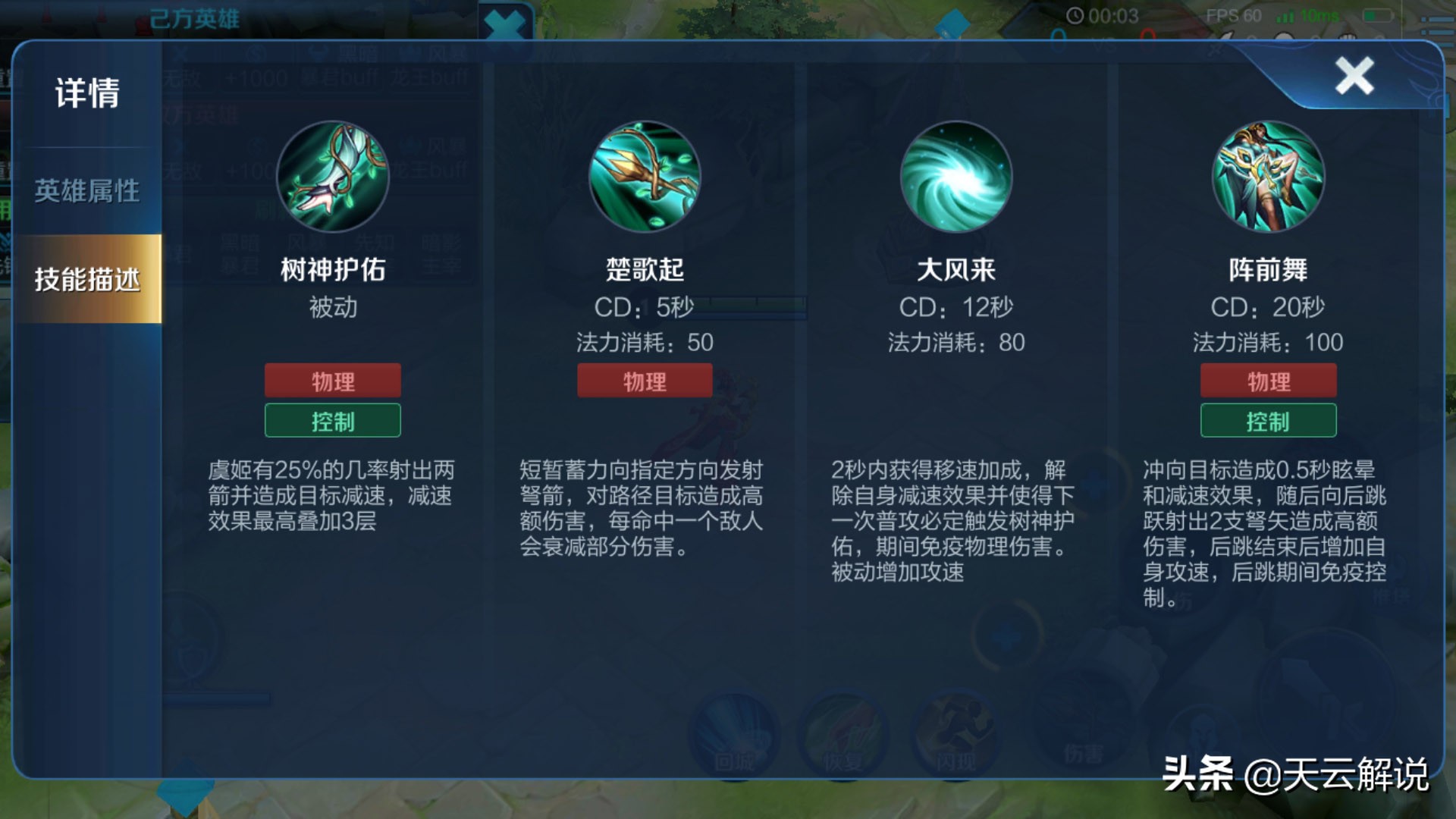Toggle the 控制 tag under 阵前舞
The width and height of the screenshot is (1456, 819).
click(x=1269, y=421)
